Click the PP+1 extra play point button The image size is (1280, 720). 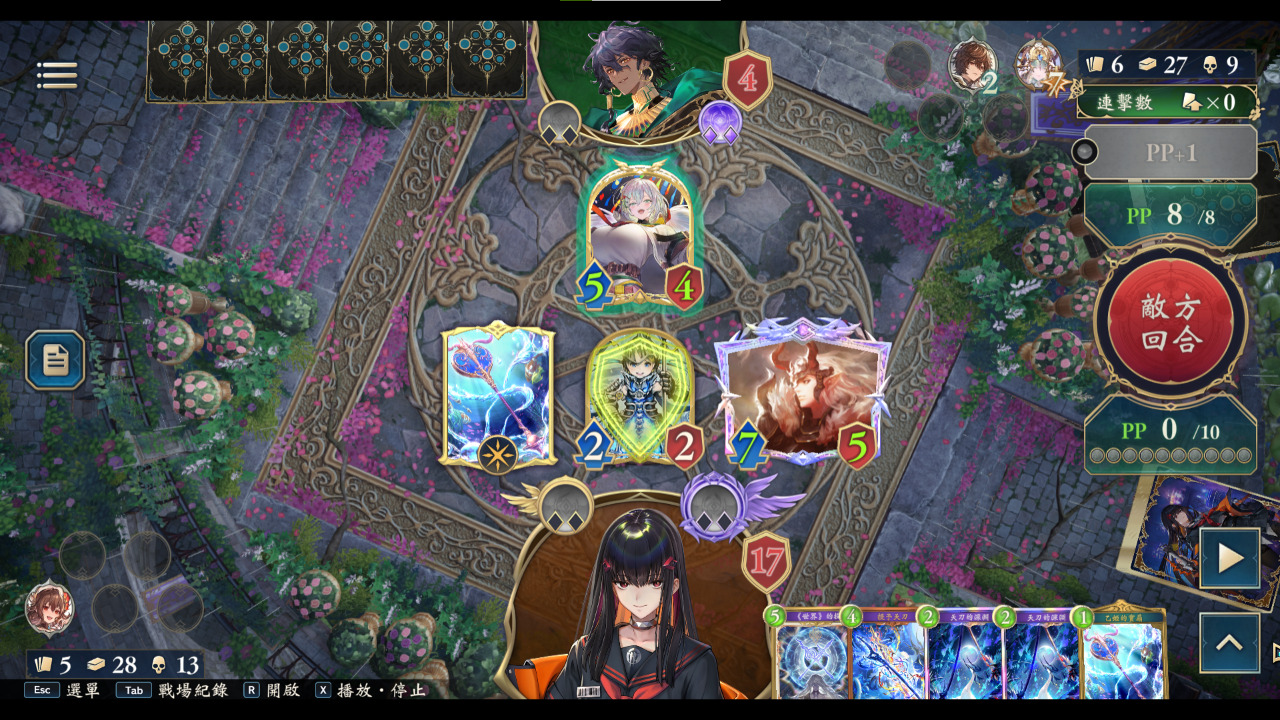click(1170, 152)
